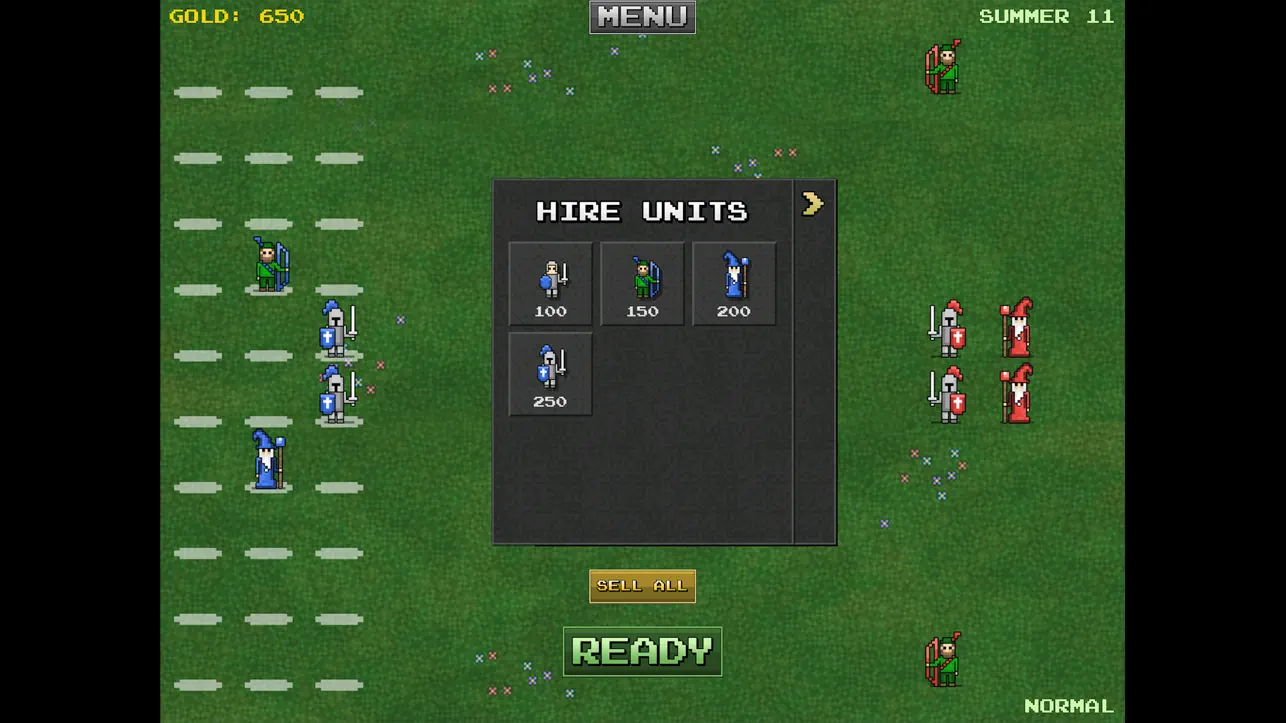
Task: Collapse the Hire Units panel with the chevron
Action: click(x=813, y=203)
